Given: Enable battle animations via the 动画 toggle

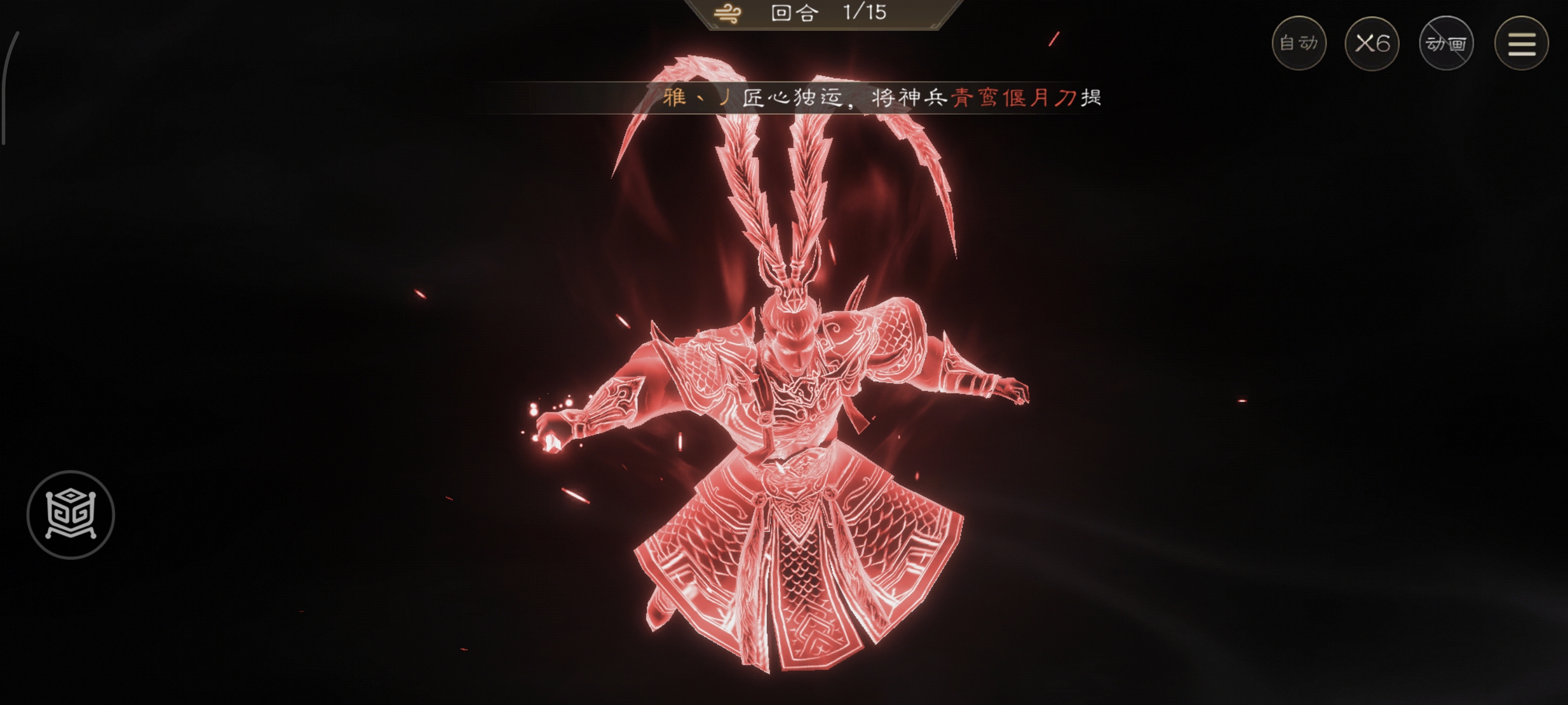Looking at the screenshot, I should click(x=1447, y=43).
